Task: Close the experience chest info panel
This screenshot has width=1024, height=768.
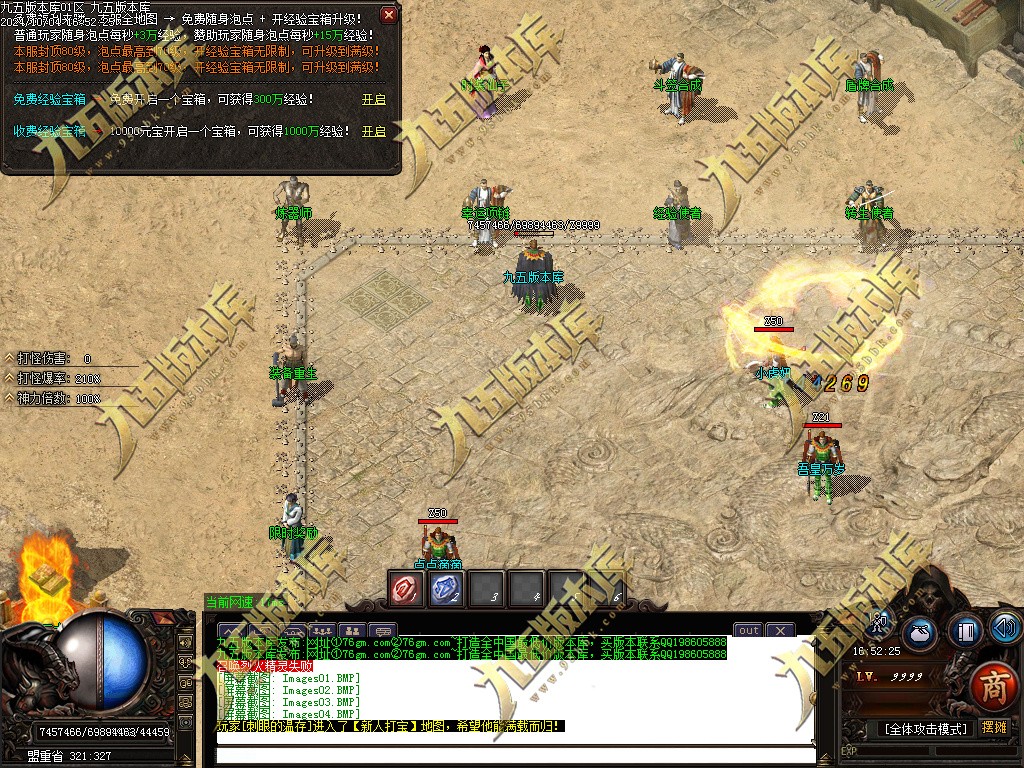Action: point(389,15)
